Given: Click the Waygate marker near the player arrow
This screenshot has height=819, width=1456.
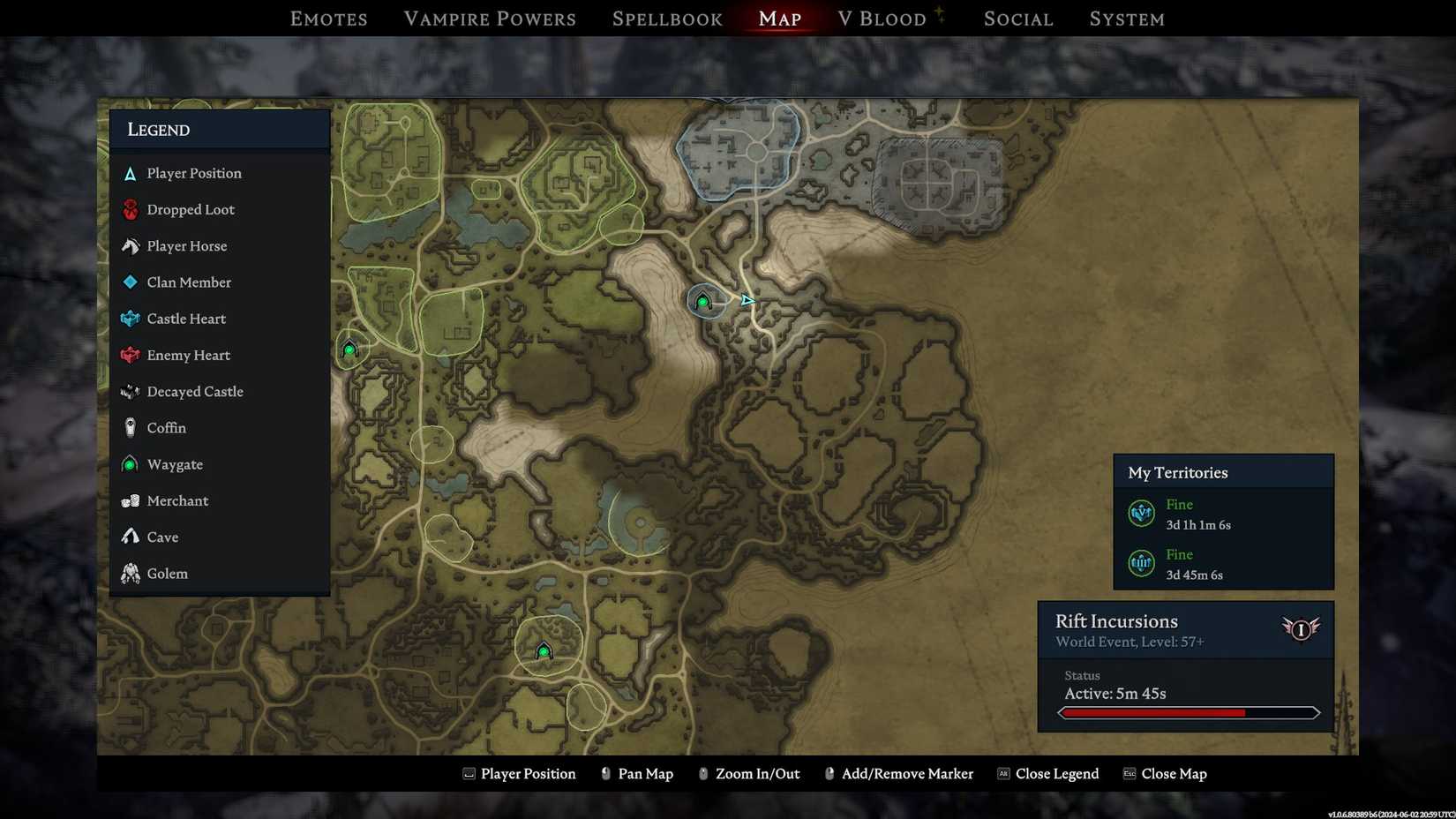Looking at the screenshot, I should click(703, 301).
